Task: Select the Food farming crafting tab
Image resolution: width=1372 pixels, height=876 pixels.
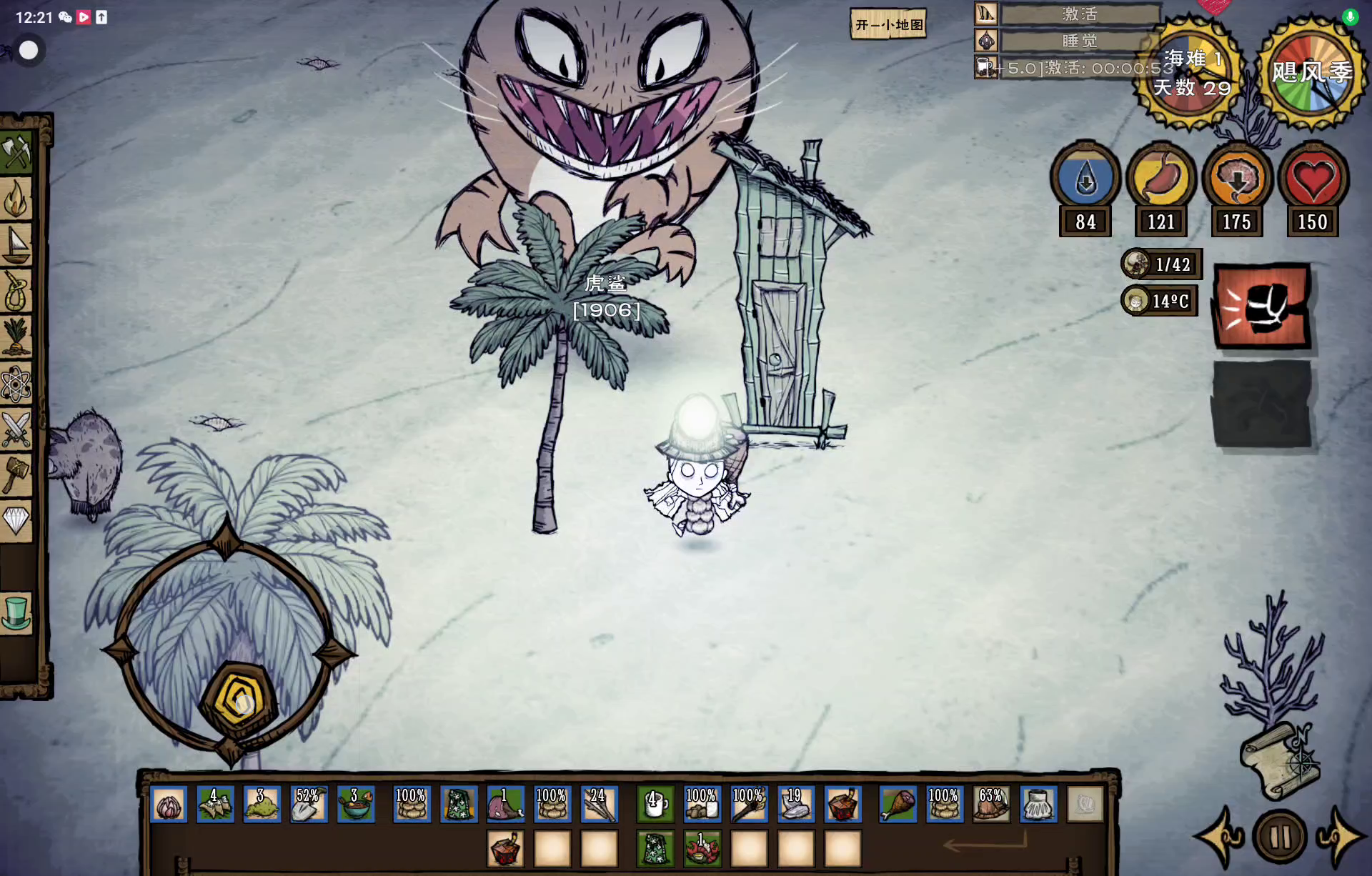Action: click(x=16, y=337)
